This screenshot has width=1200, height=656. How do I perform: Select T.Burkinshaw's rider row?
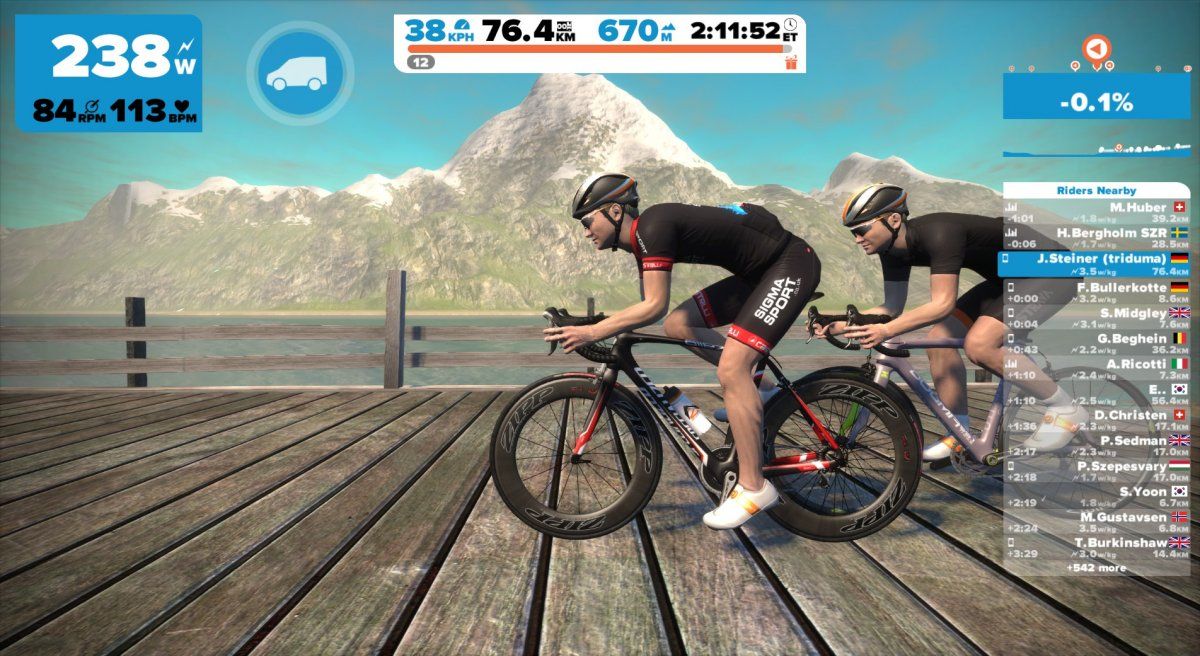[1097, 547]
